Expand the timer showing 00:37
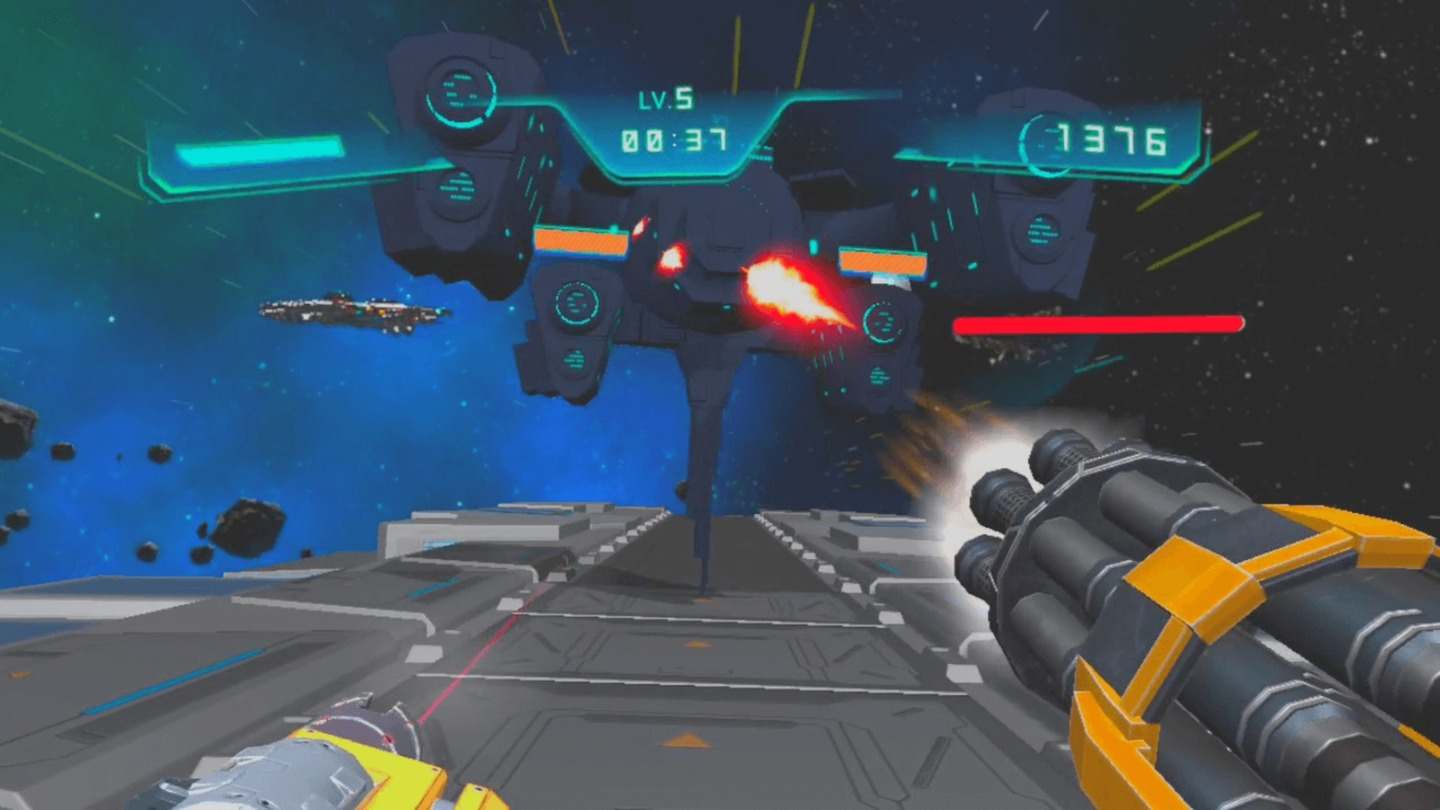This screenshot has height=810, width=1440. pos(671,138)
